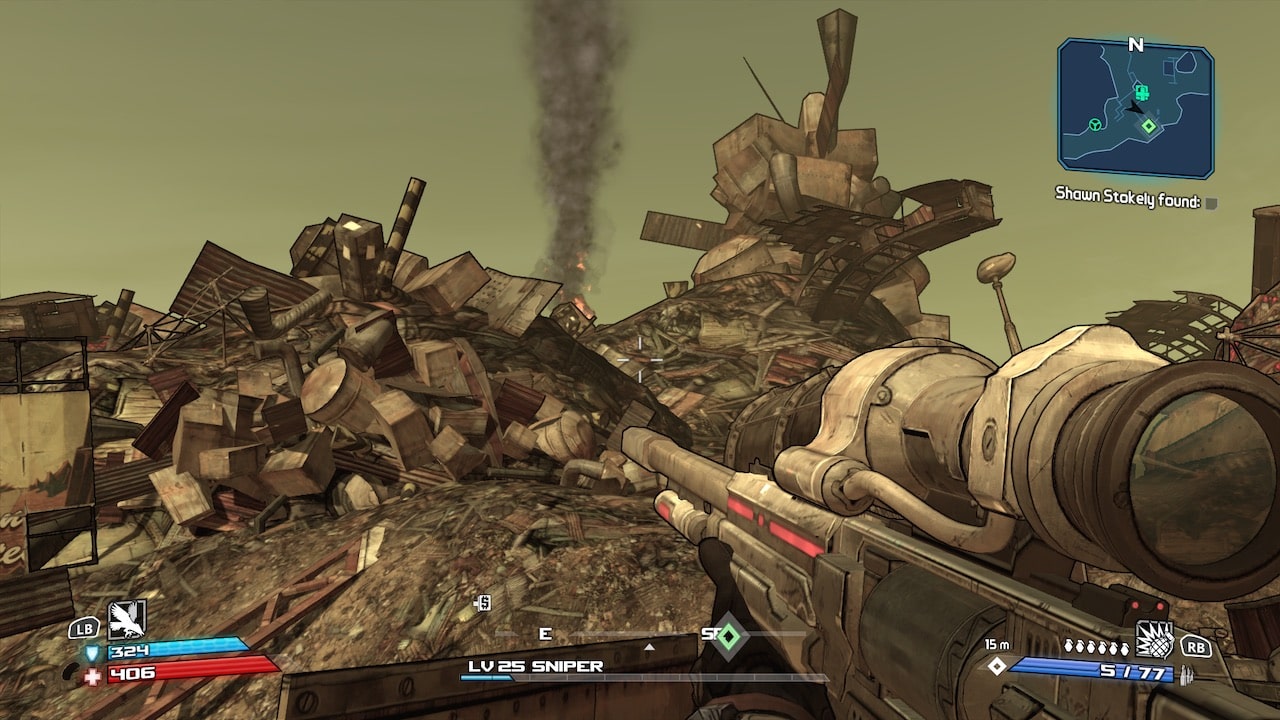1280x720 pixels.
Task: Click the grenade mod explosion icon
Action: 1154,640
